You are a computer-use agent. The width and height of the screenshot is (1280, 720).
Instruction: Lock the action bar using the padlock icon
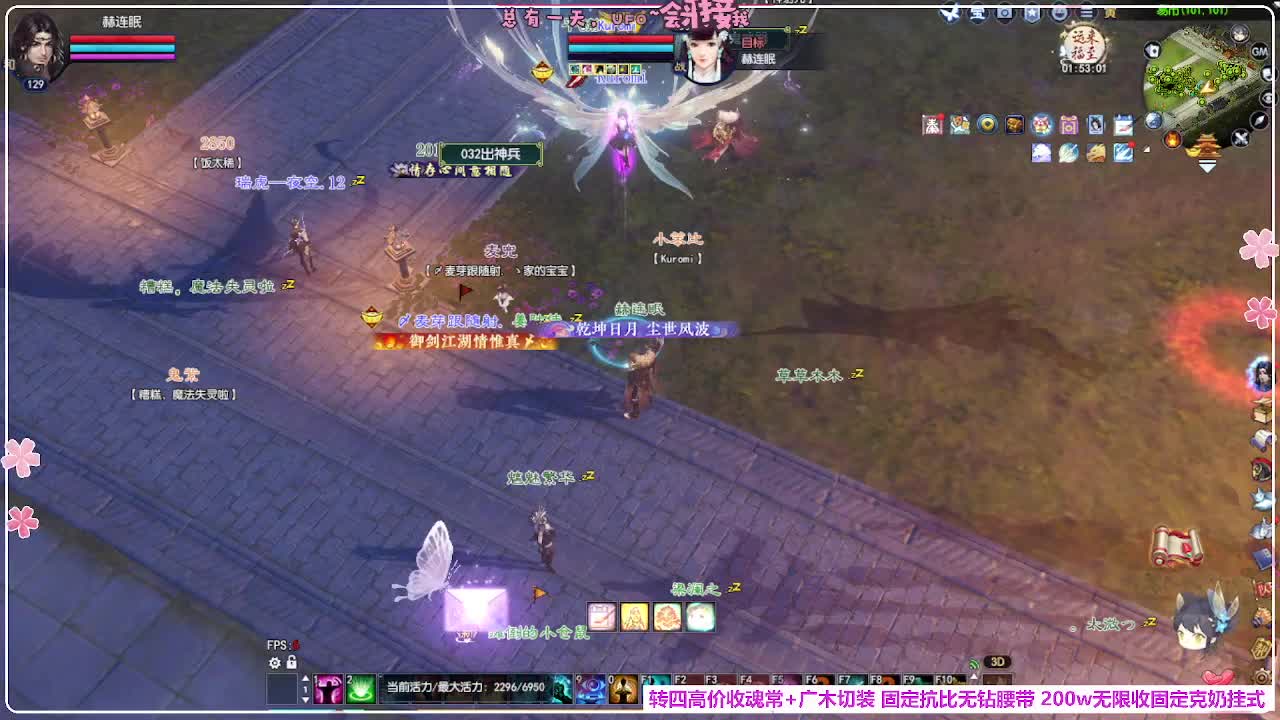[292, 663]
